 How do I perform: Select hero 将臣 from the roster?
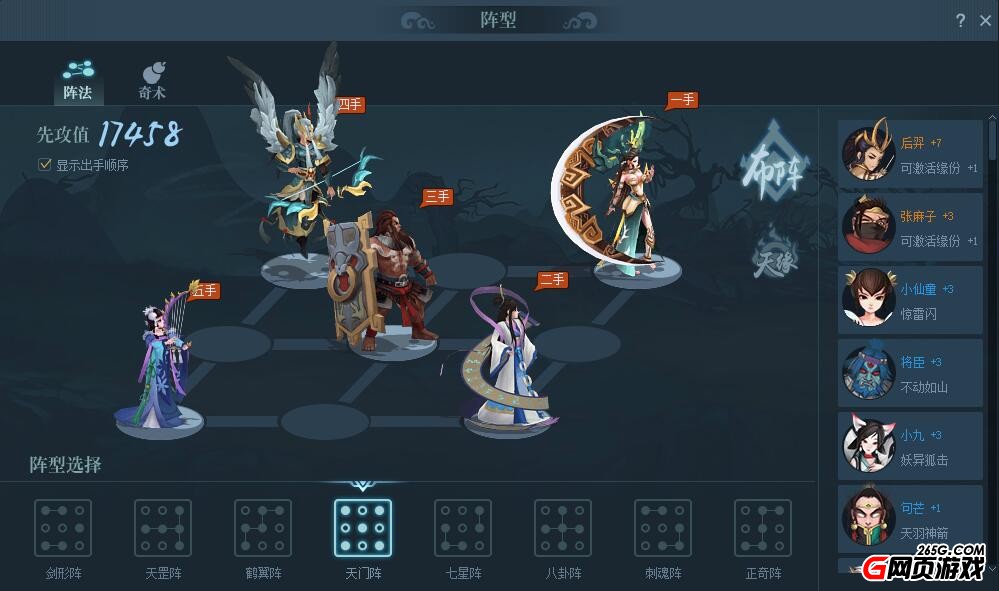coord(910,373)
